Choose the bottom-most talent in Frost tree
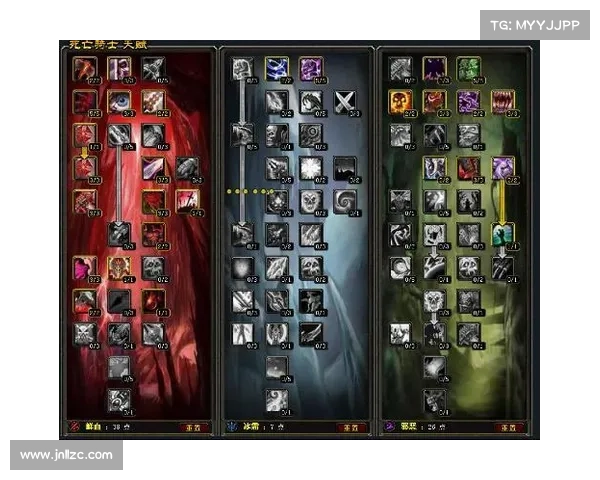The image size is (600, 480). 277,400
